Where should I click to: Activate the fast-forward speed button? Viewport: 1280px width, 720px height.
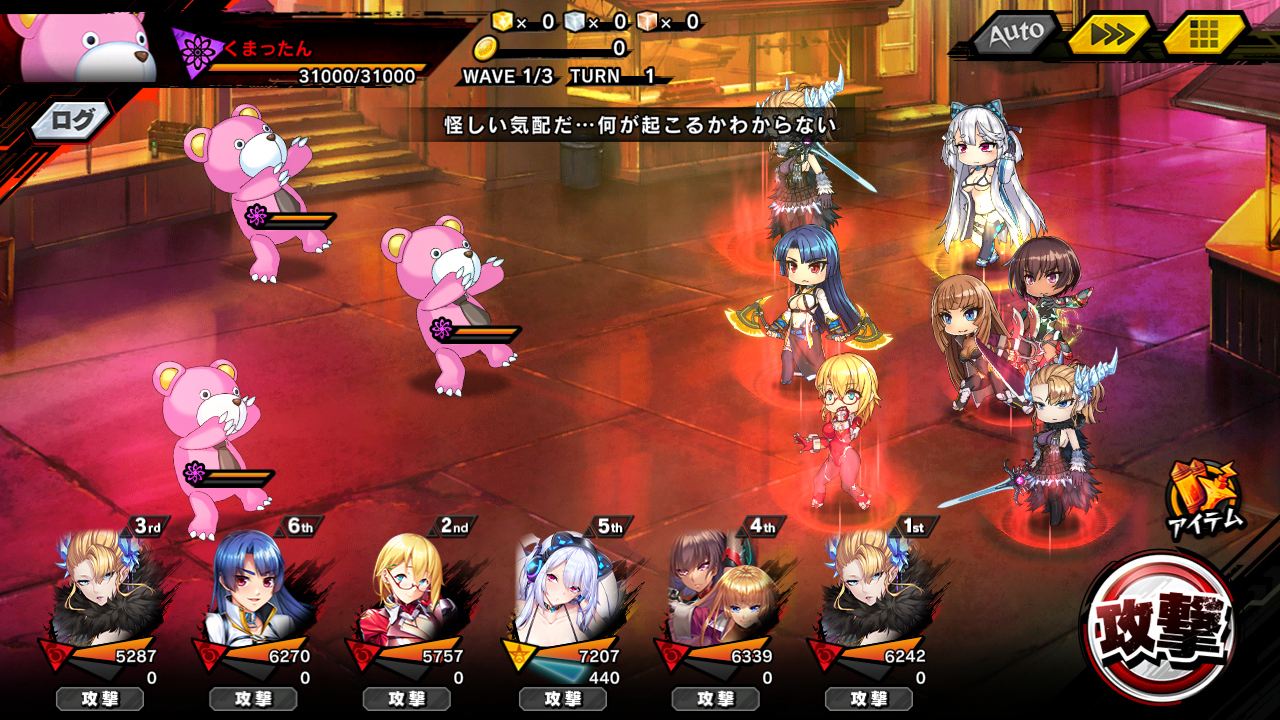1110,35
